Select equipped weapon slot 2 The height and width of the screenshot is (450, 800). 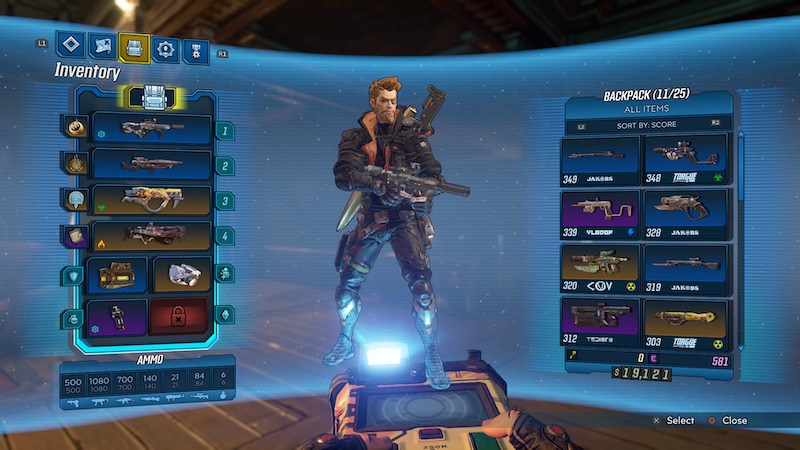[x=151, y=164]
